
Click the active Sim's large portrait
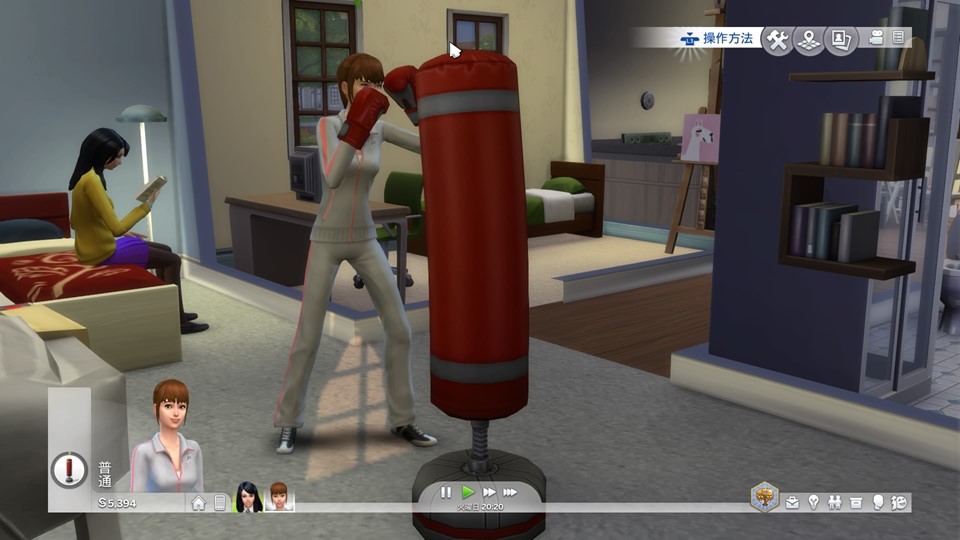[167, 440]
